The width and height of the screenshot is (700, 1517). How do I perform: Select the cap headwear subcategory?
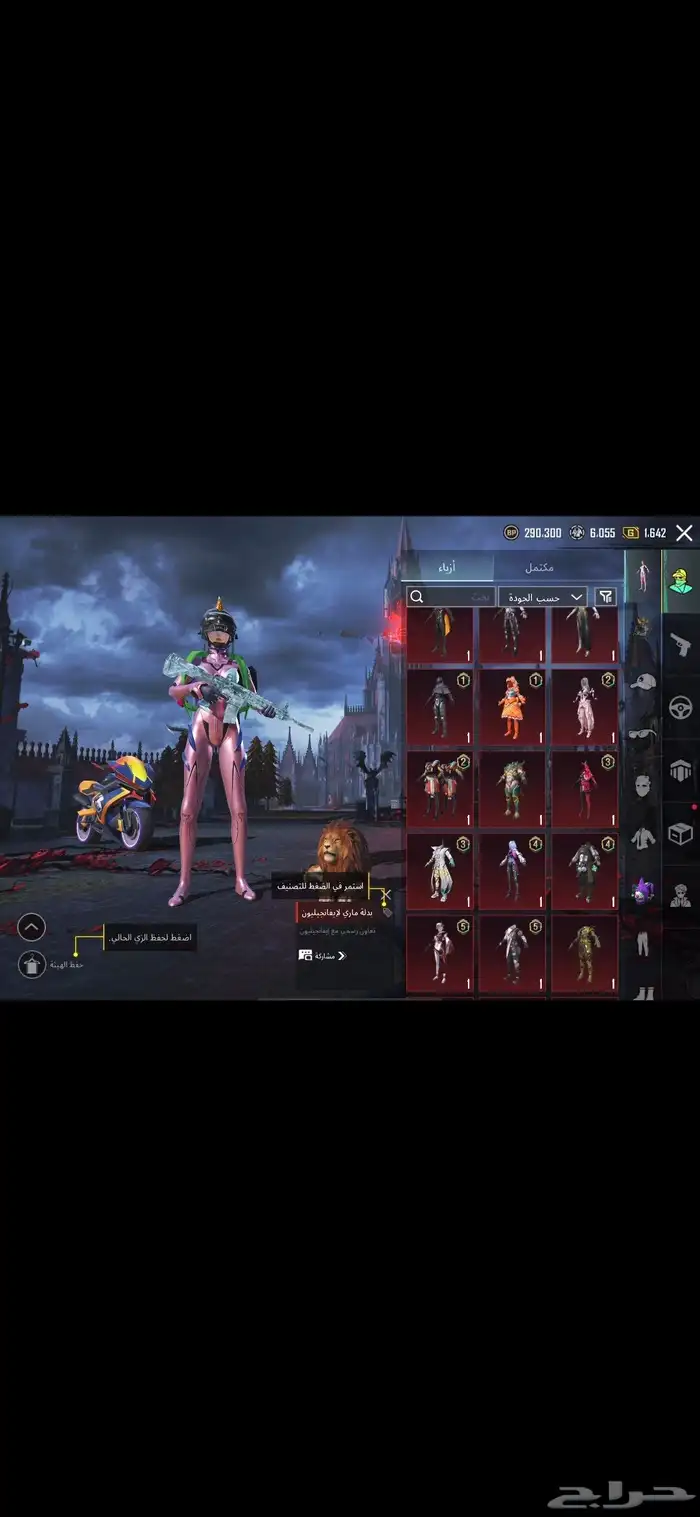pos(642,682)
